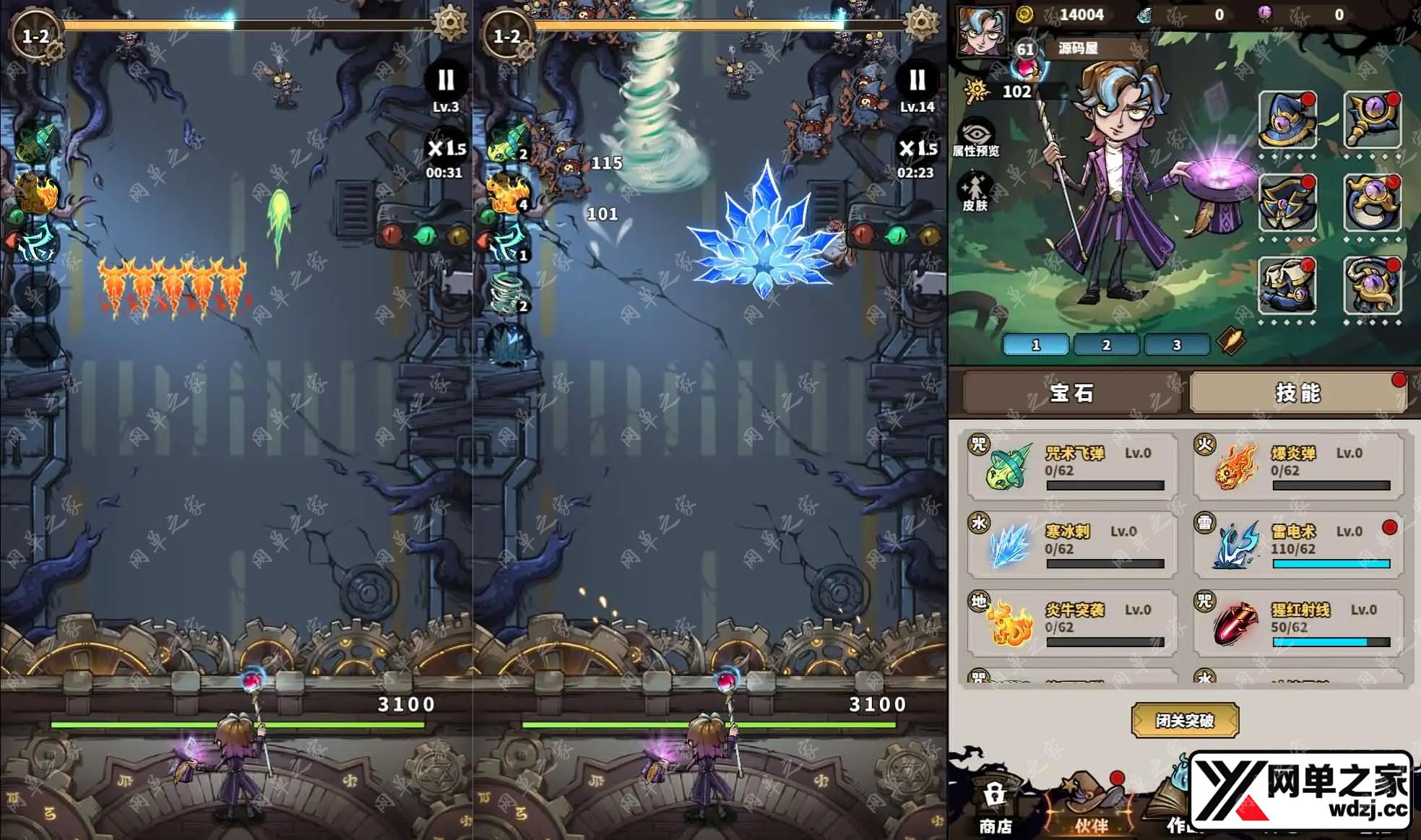
Task: Open the 属性预览 attribute preview
Action: 976,138
